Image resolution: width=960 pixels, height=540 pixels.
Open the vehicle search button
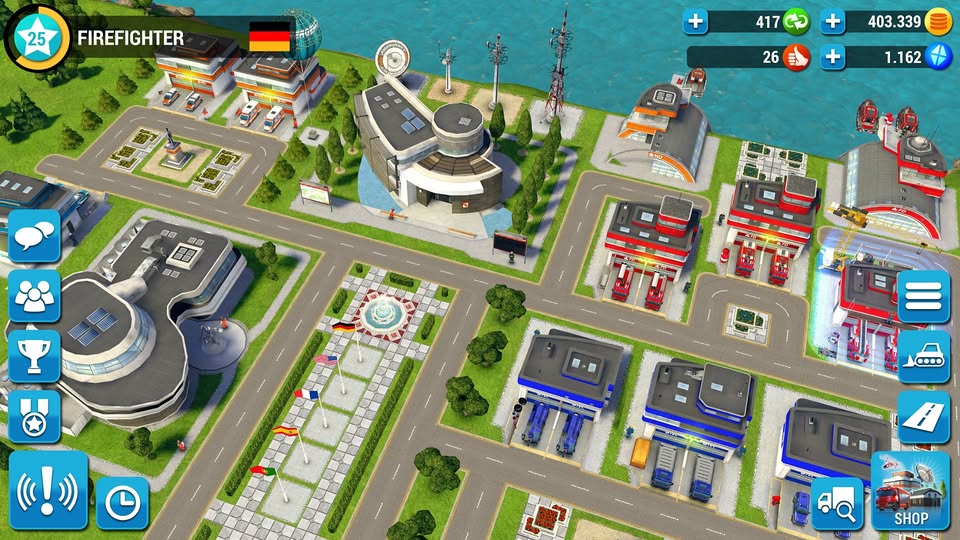[836, 503]
